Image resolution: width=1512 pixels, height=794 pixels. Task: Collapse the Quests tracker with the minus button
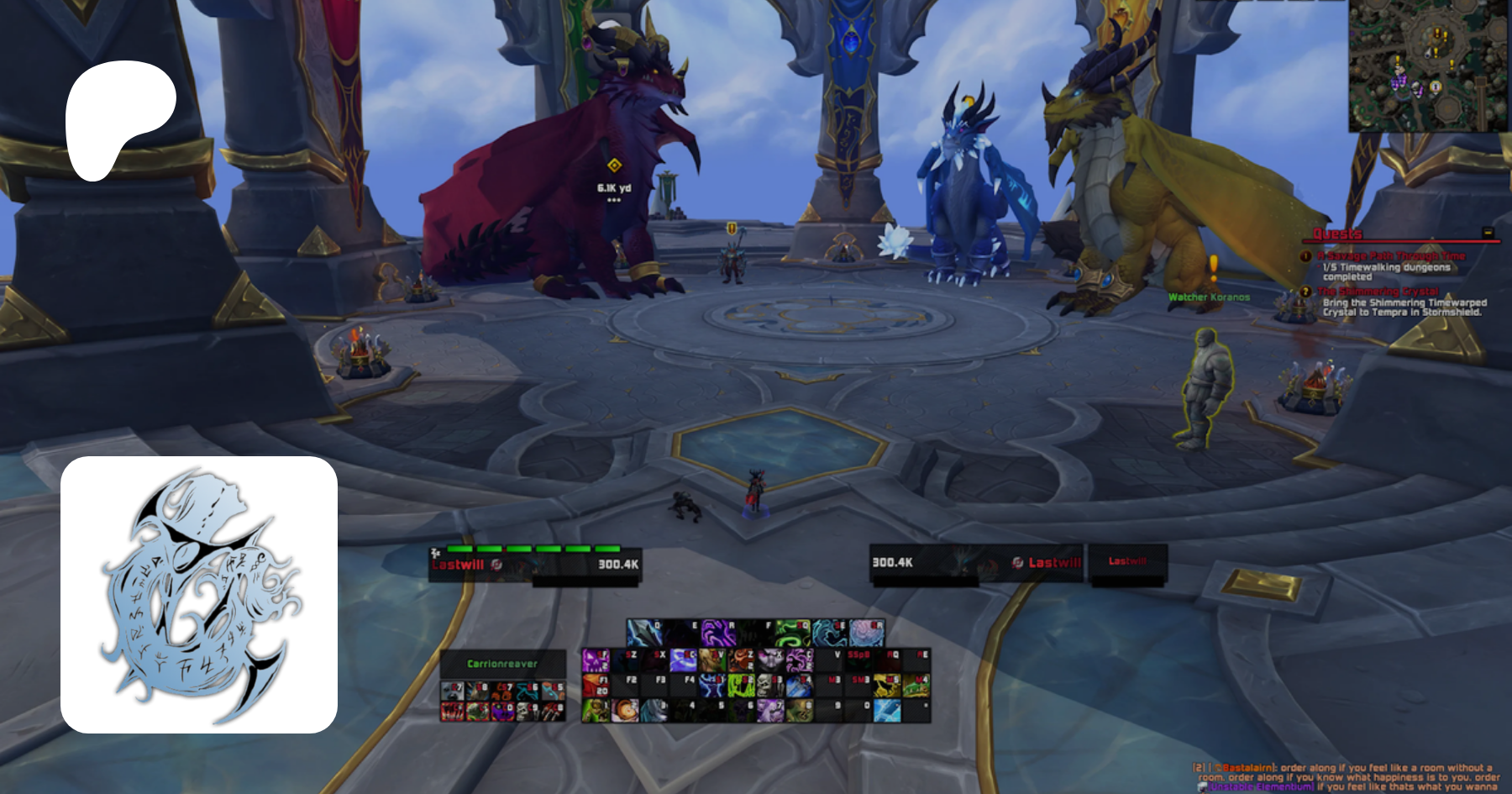pos(1488,233)
